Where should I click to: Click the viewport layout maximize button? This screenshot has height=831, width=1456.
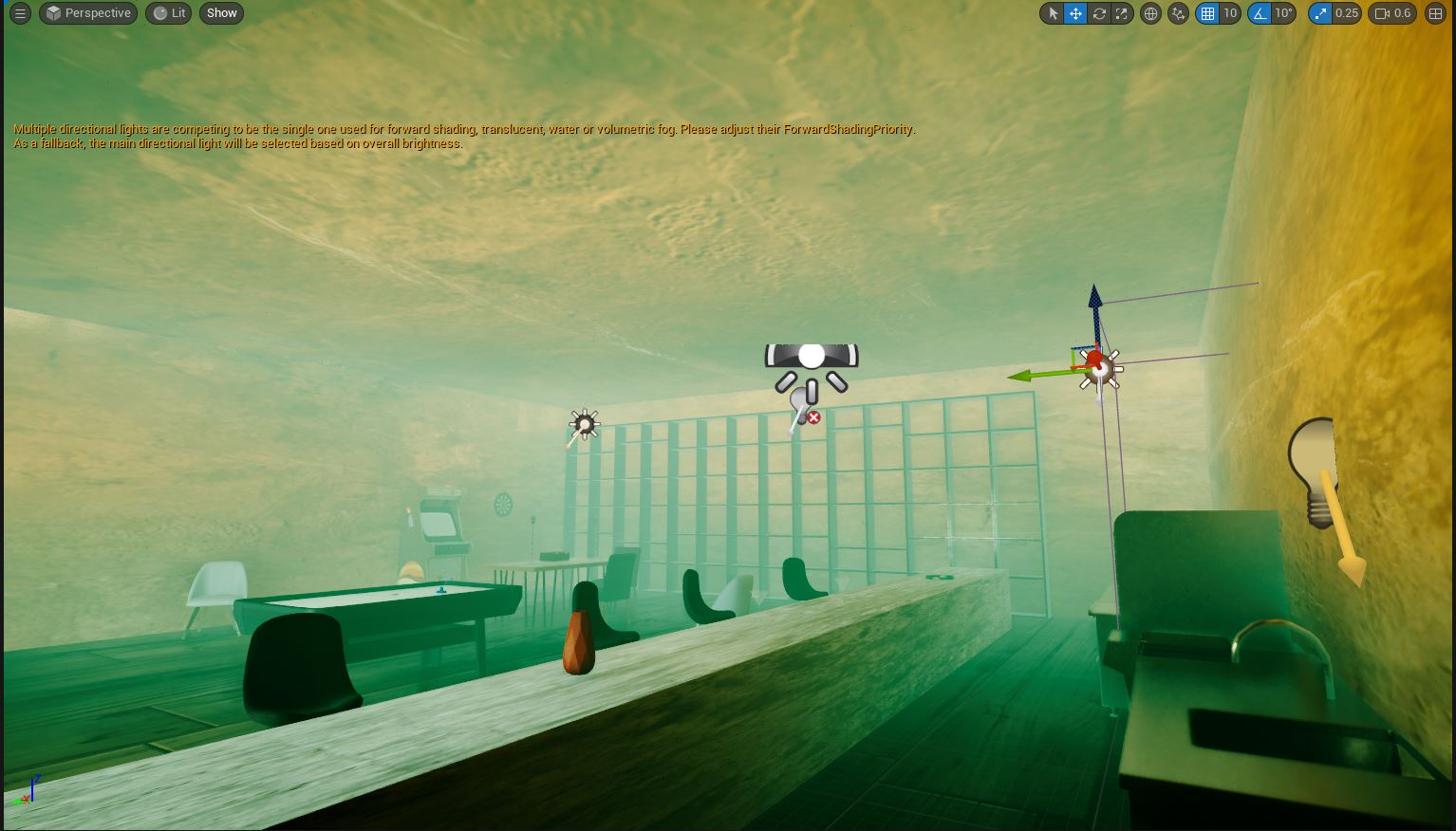(x=1435, y=13)
